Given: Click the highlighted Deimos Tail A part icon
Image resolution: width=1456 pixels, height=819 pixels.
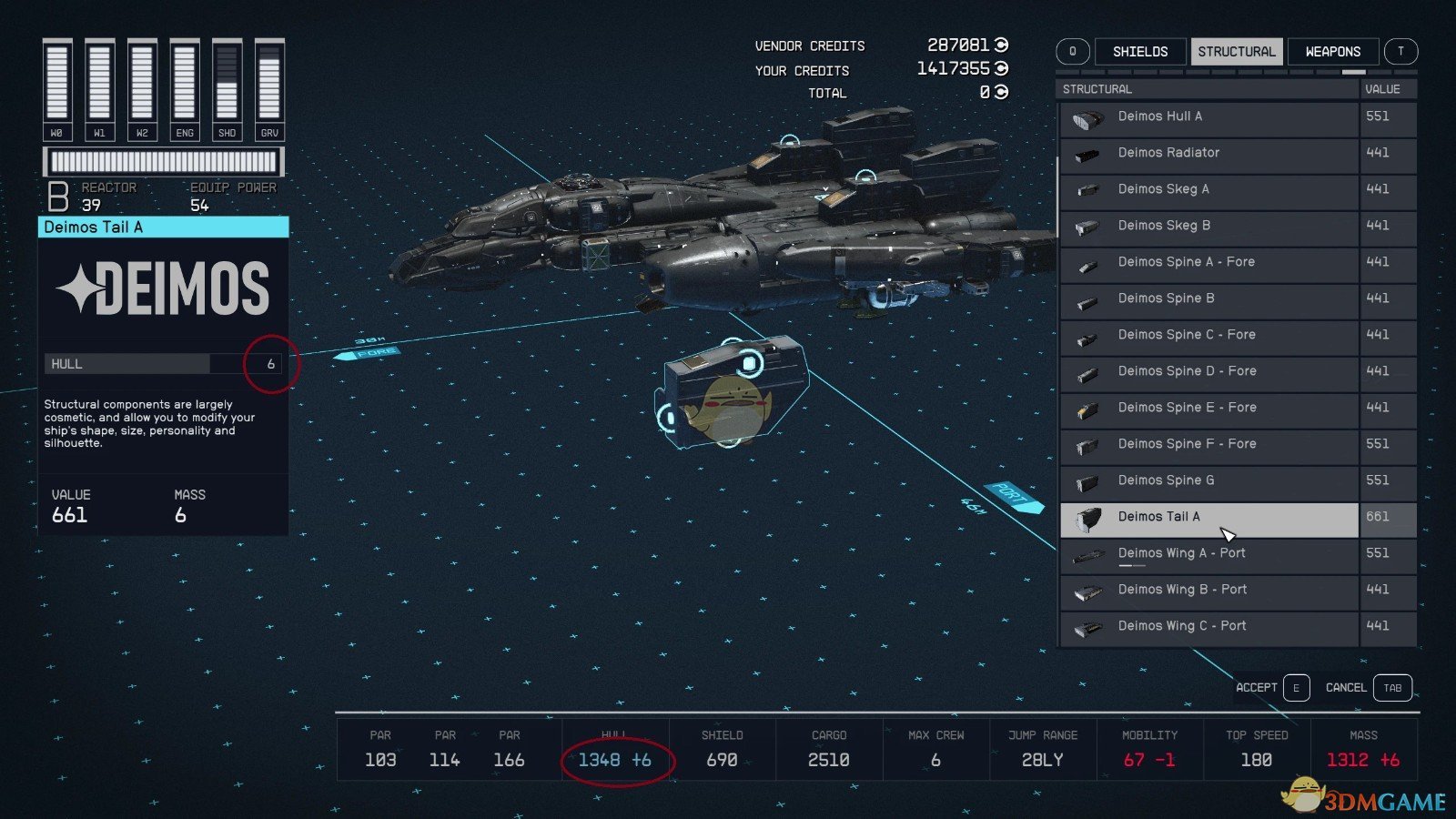Looking at the screenshot, I should [x=1087, y=517].
